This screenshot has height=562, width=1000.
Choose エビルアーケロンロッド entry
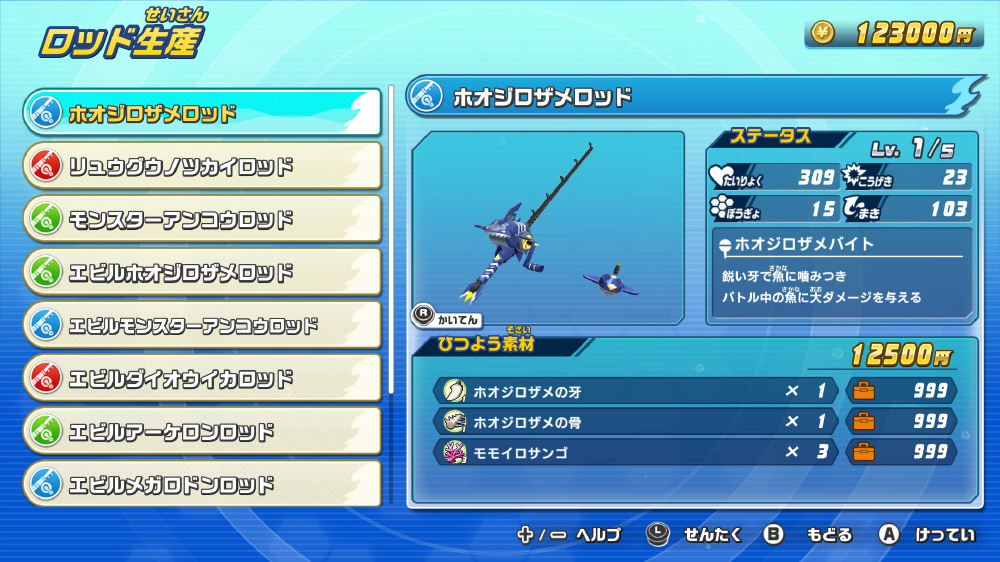[x=202, y=431]
